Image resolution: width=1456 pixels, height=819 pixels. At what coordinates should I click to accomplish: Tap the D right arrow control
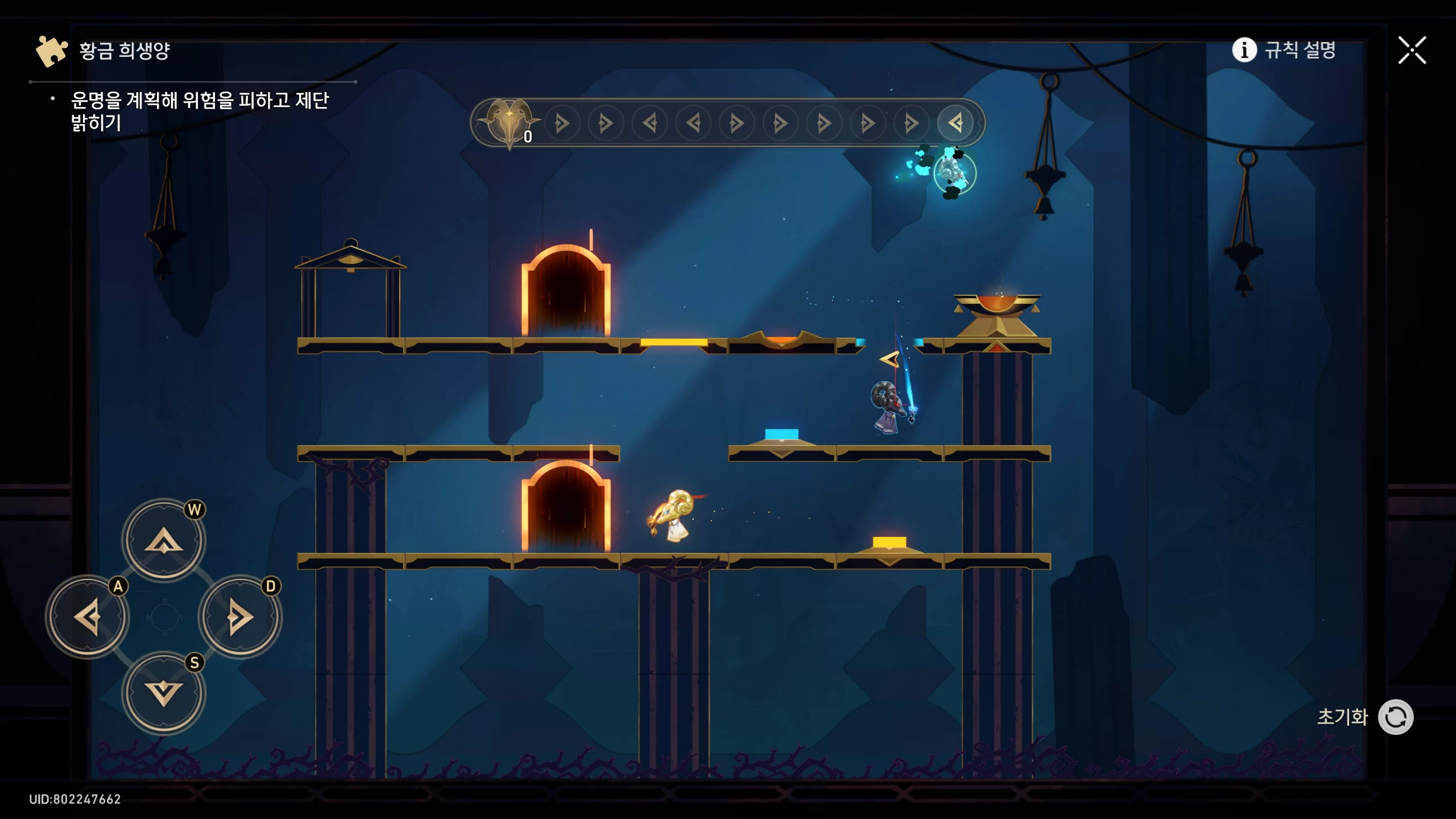pos(240,617)
